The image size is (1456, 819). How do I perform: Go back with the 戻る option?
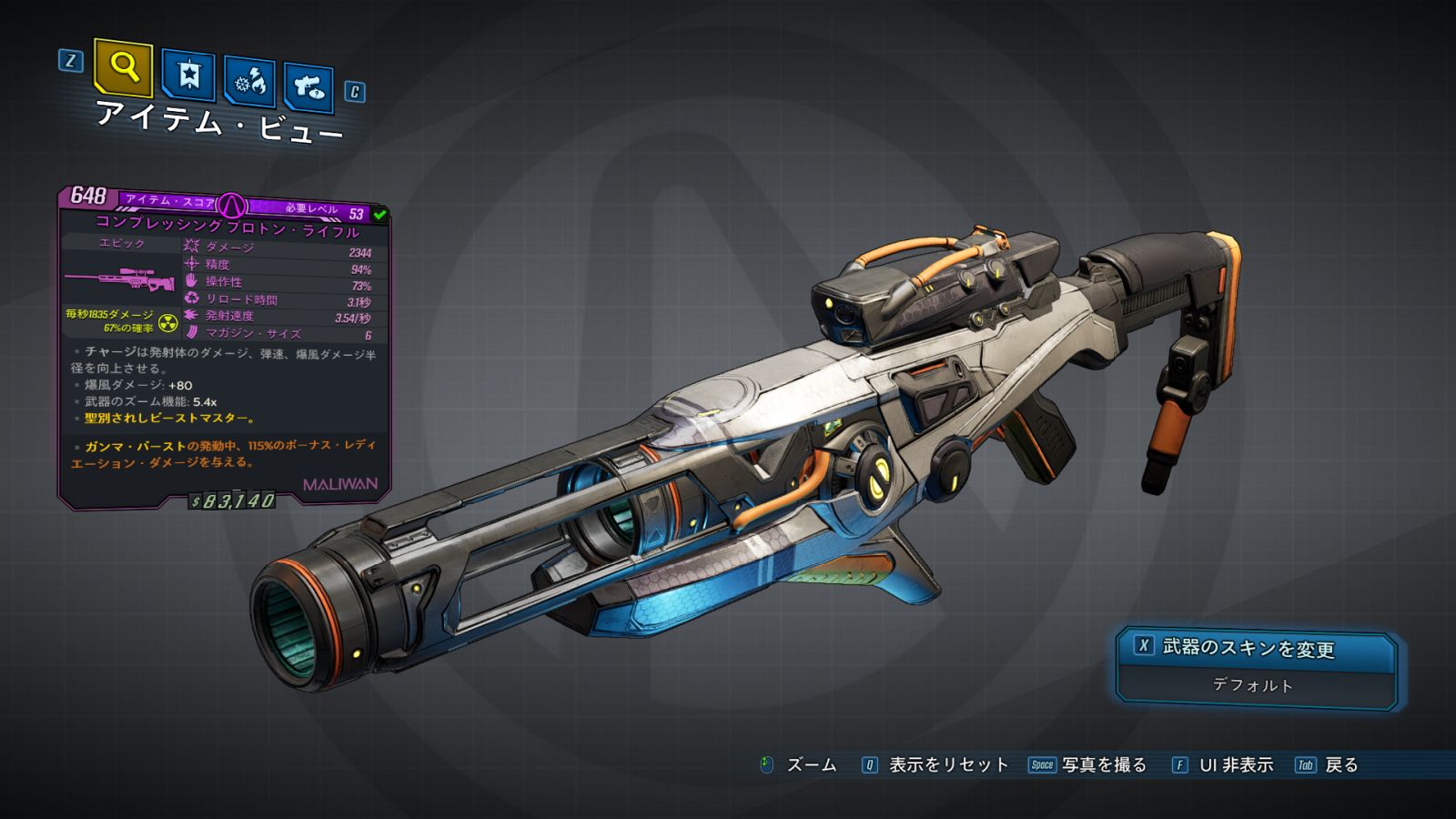point(1328,765)
